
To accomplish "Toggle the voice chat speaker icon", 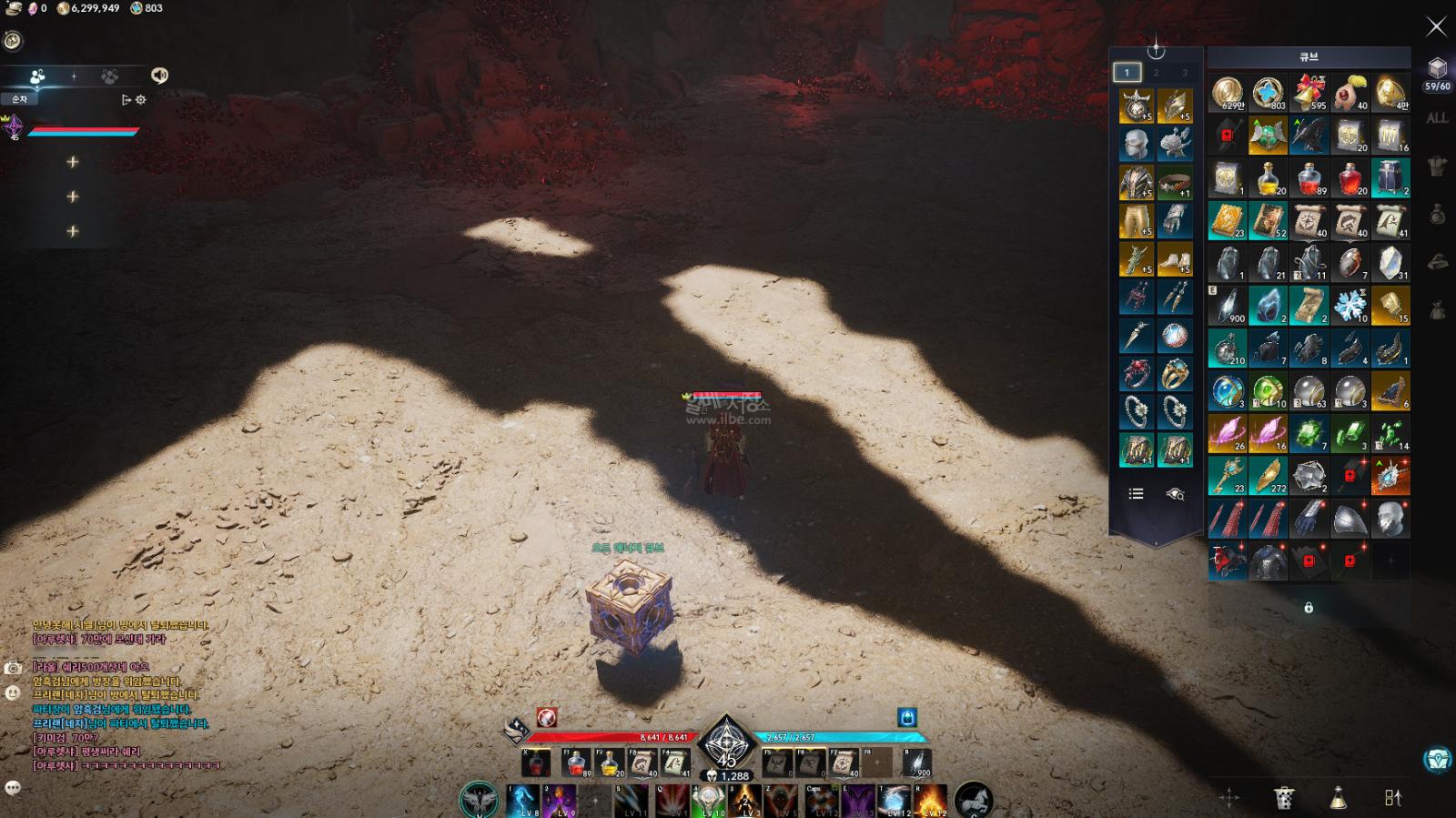I will point(159,76).
